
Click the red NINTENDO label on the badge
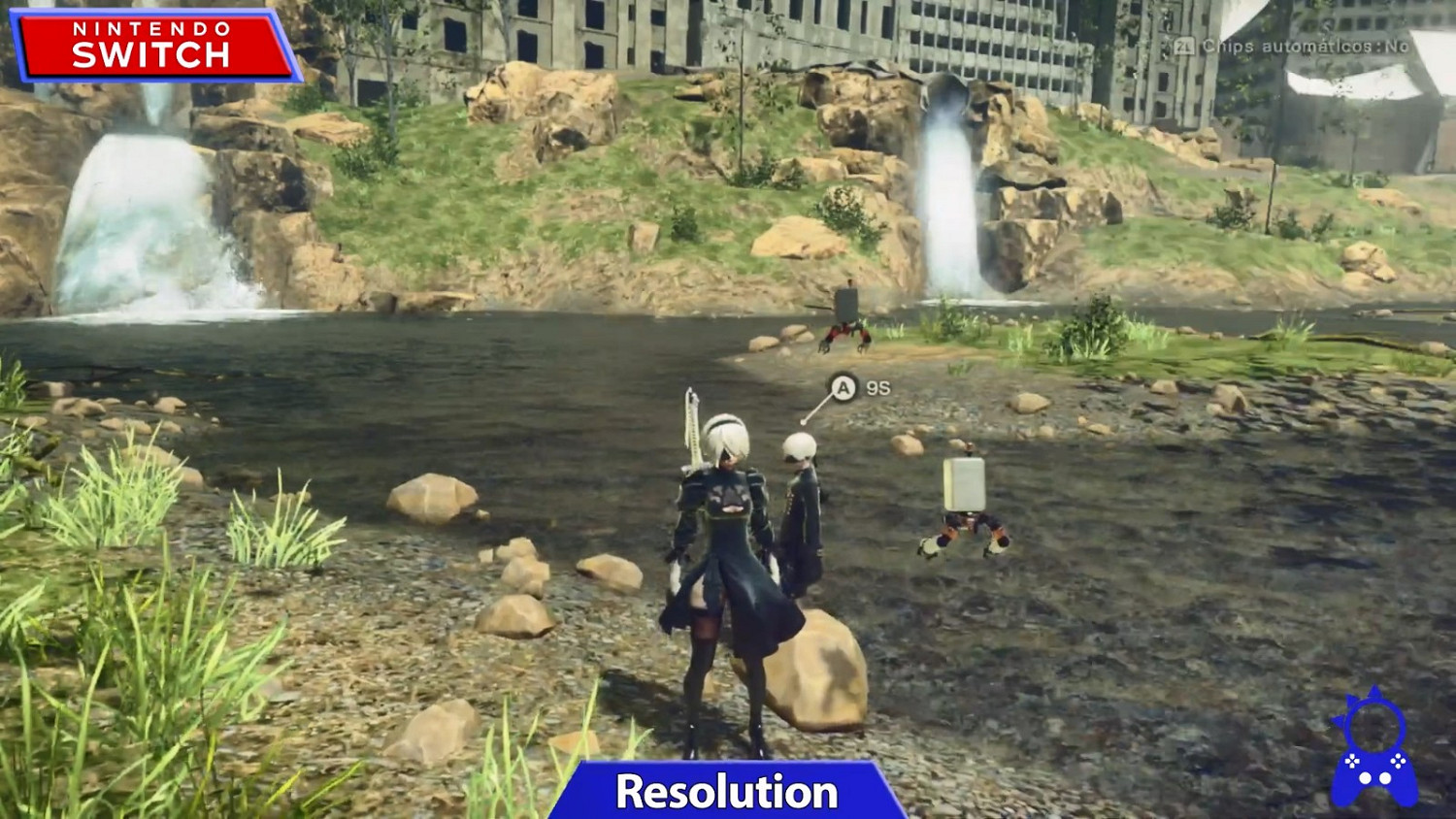pyautogui.click(x=150, y=29)
